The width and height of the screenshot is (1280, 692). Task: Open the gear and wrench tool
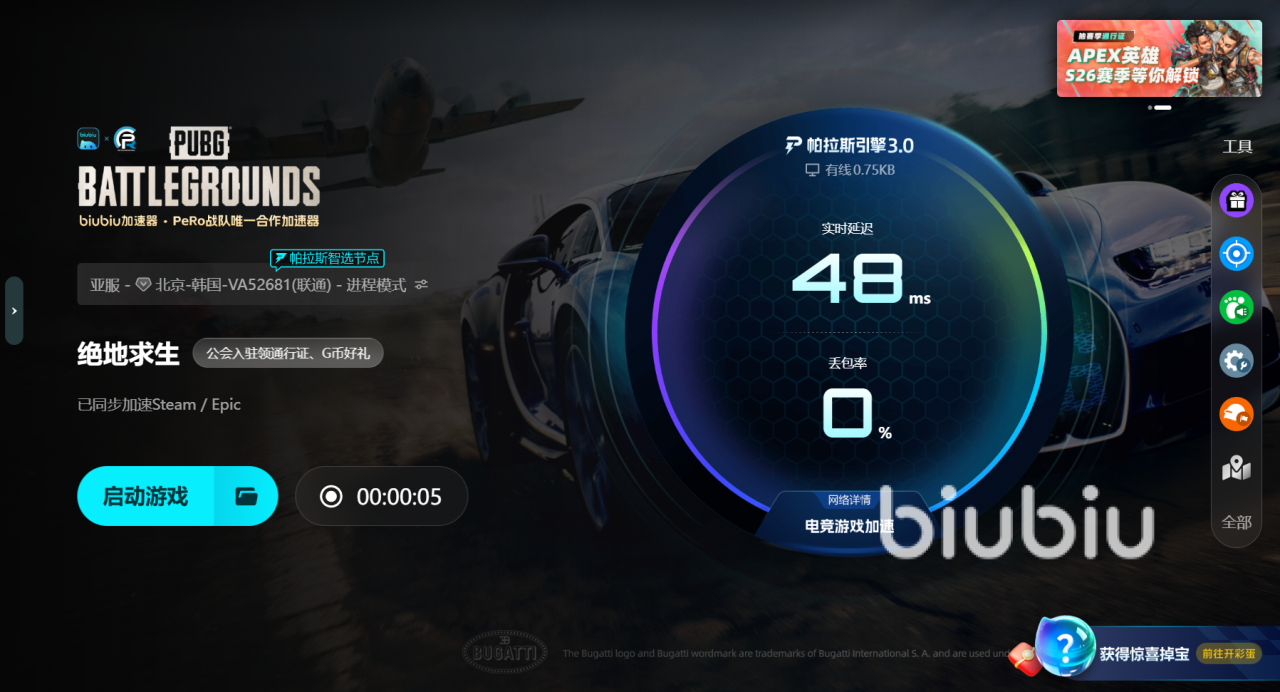pos(1237,360)
